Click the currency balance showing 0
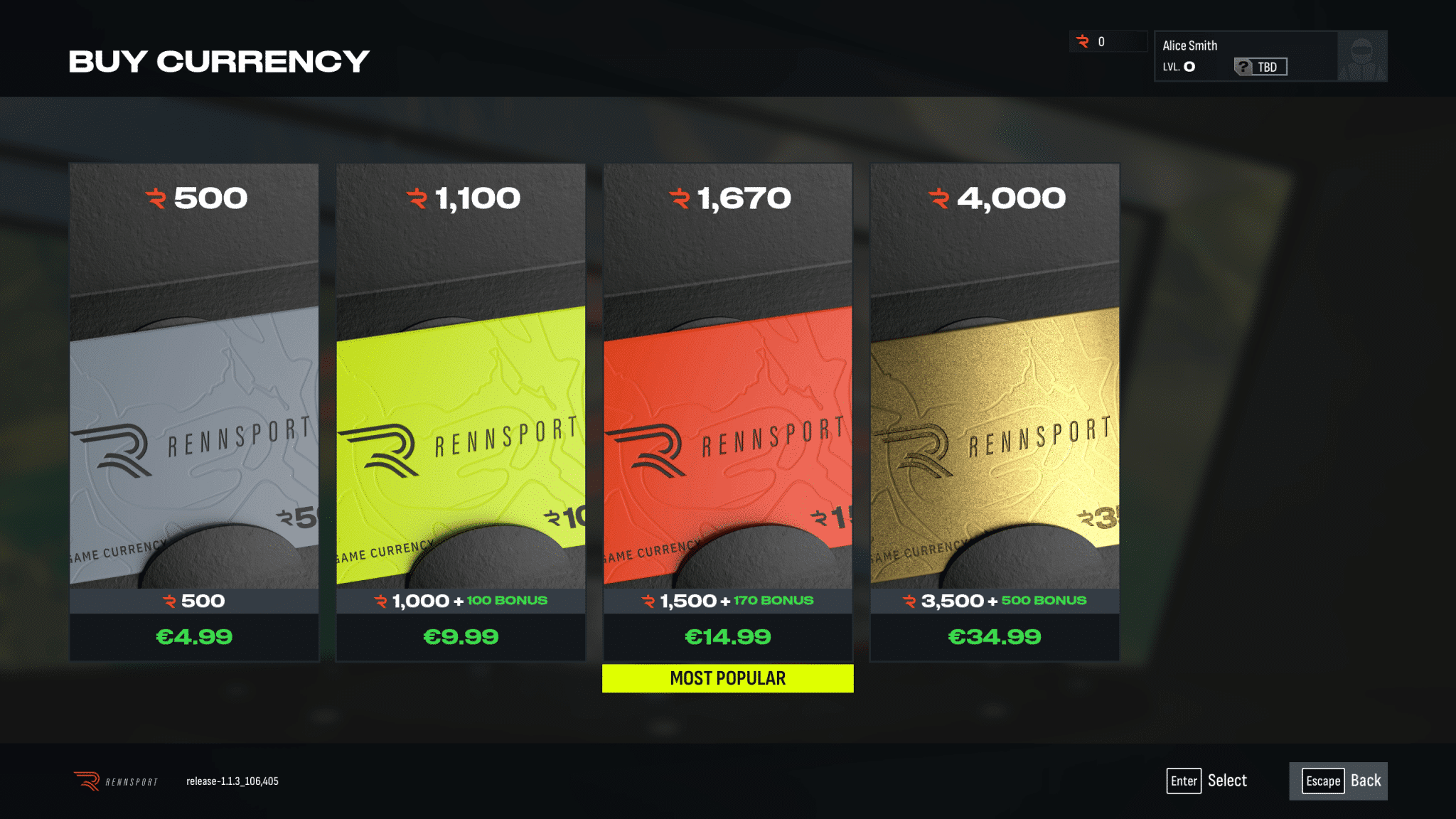Image resolution: width=1456 pixels, height=819 pixels. click(x=1108, y=41)
